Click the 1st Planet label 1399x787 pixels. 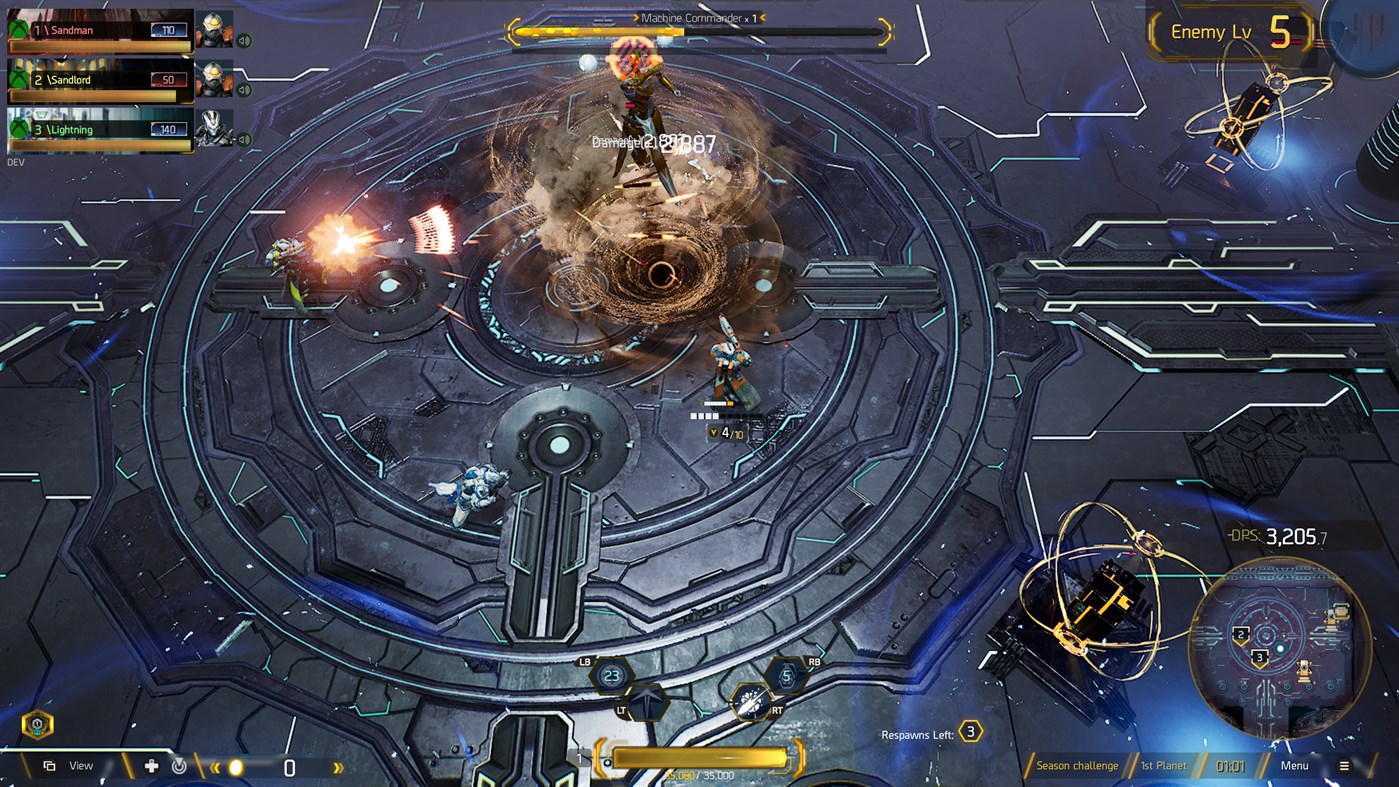pyautogui.click(x=1165, y=765)
